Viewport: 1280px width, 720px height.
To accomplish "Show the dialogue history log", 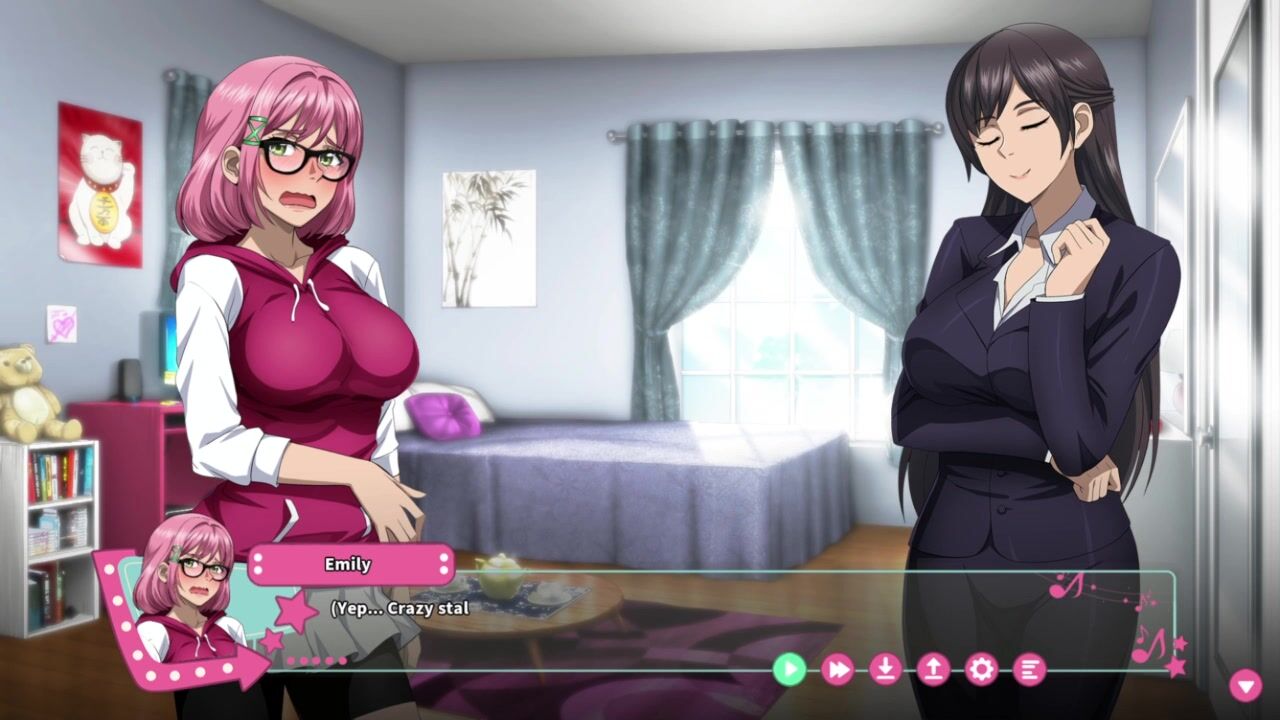I will click(x=1029, y=669).
